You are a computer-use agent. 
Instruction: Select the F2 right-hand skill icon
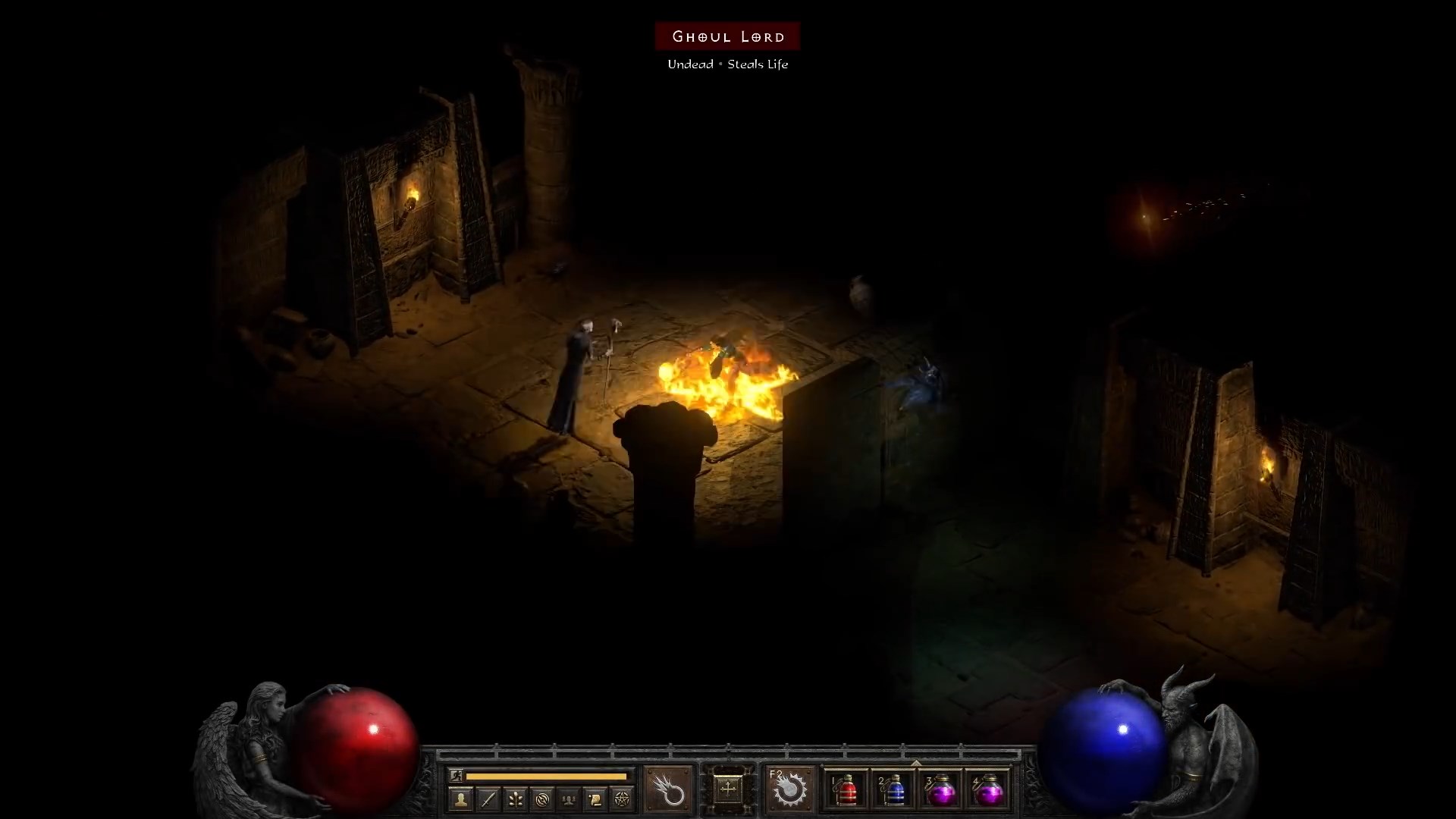[791, 790]
